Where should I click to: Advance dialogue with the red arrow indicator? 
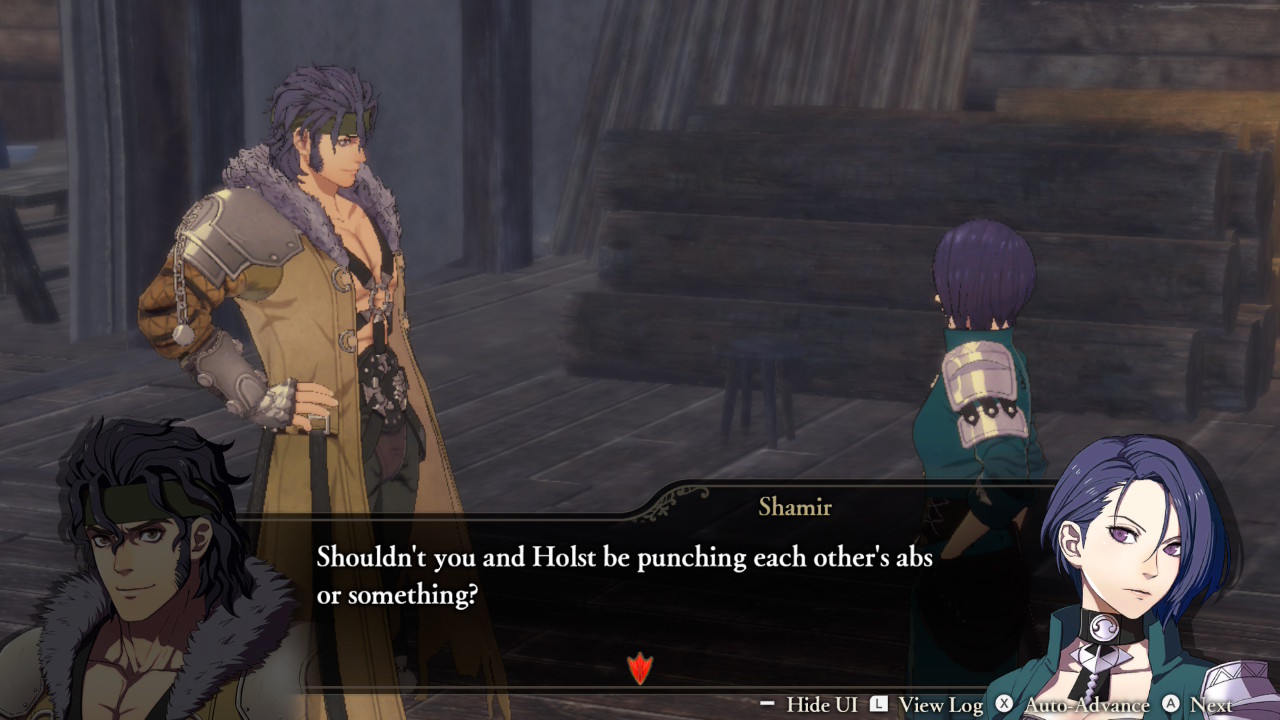[639, 668]
